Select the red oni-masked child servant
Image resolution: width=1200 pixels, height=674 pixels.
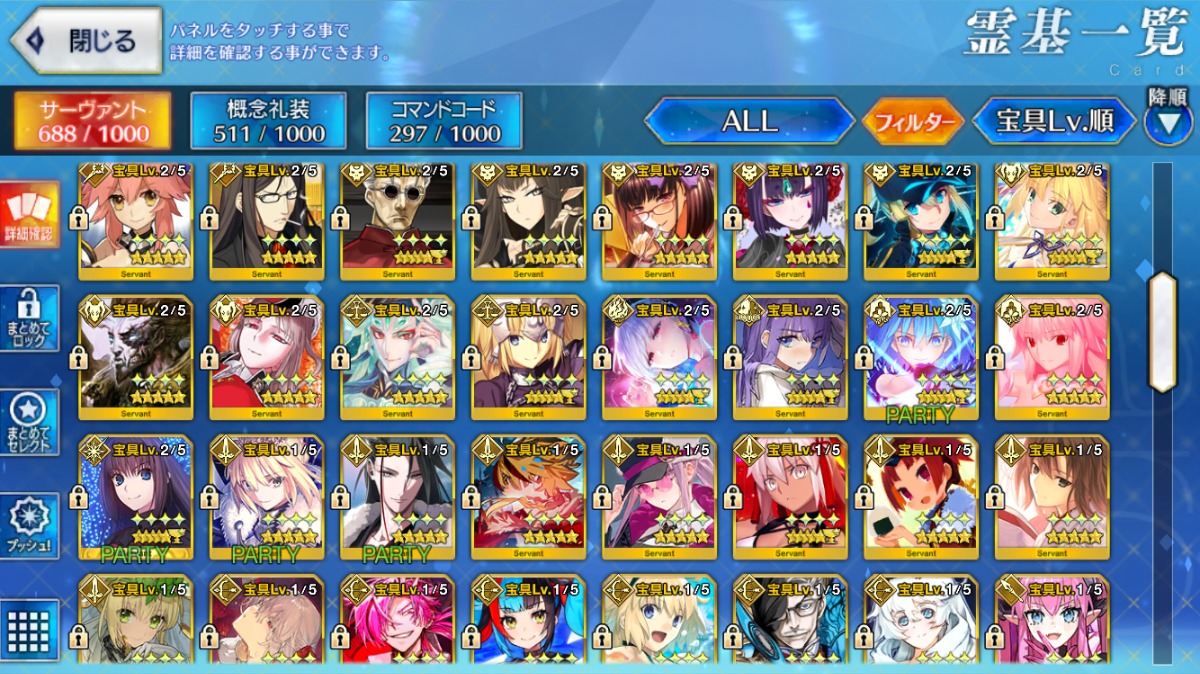coord(920,496)
